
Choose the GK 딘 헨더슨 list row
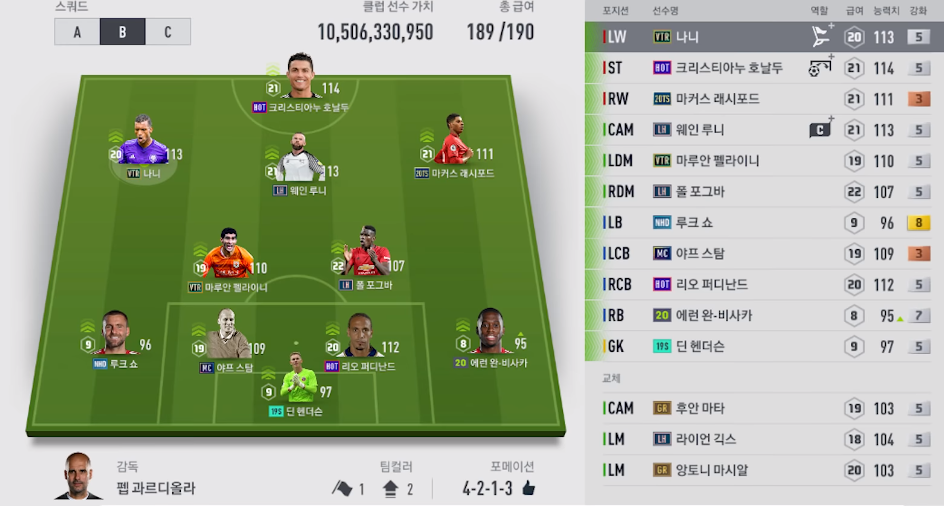point(764,347)
